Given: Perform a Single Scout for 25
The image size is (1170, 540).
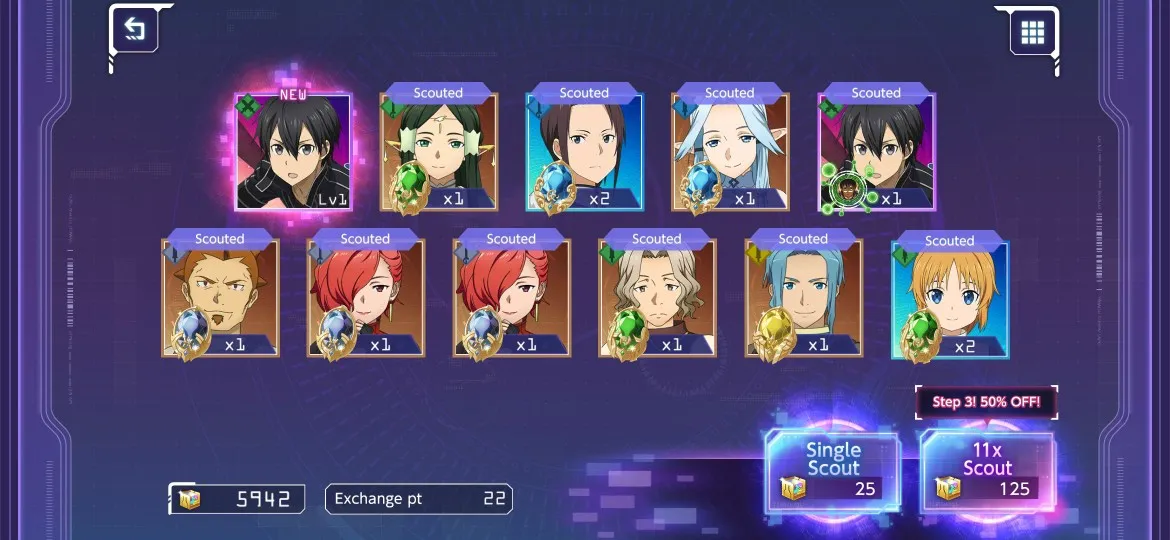Looking at the screenshot, I should [832, 470].
